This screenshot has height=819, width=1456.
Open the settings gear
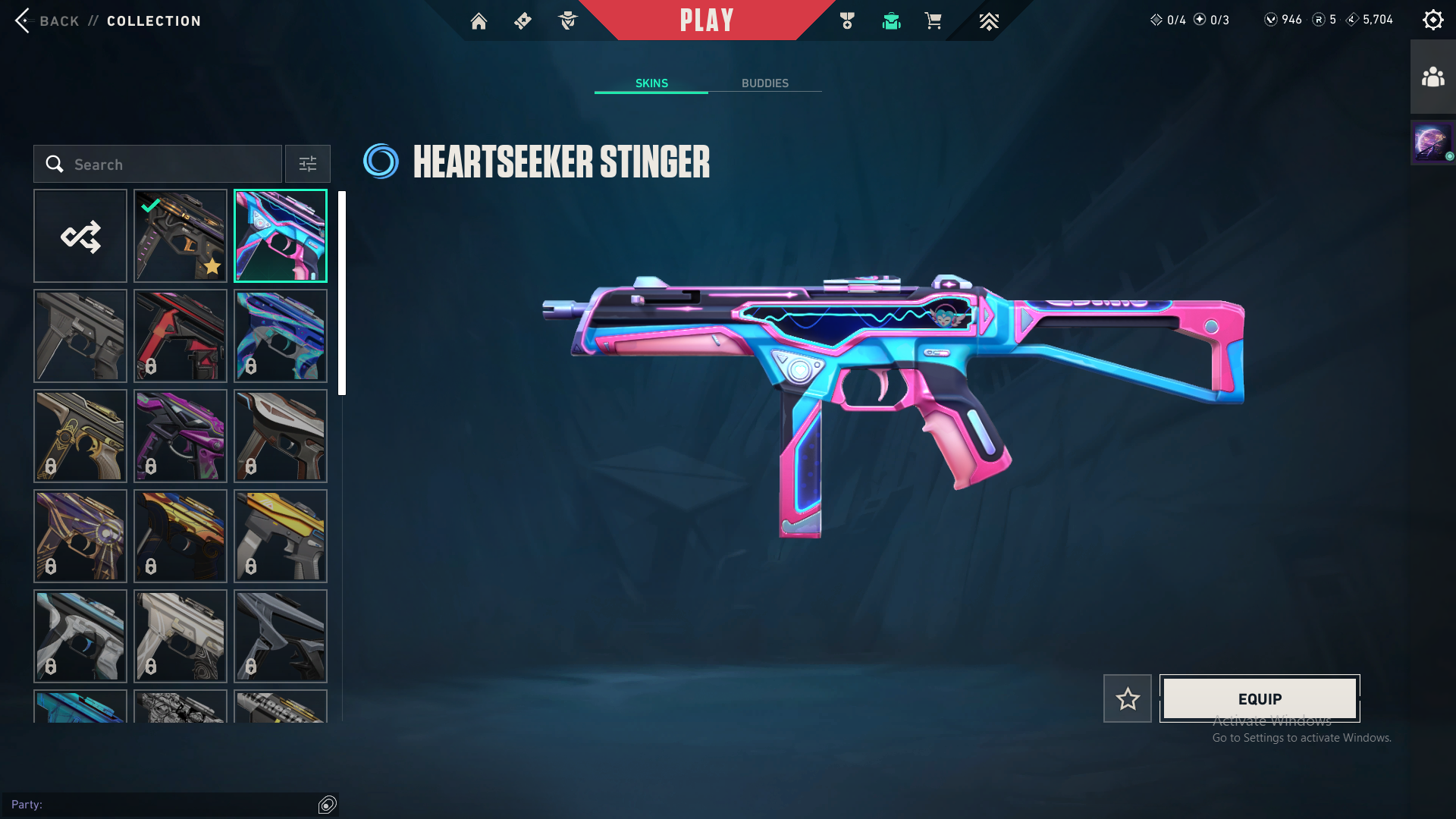pos(1432,20)
